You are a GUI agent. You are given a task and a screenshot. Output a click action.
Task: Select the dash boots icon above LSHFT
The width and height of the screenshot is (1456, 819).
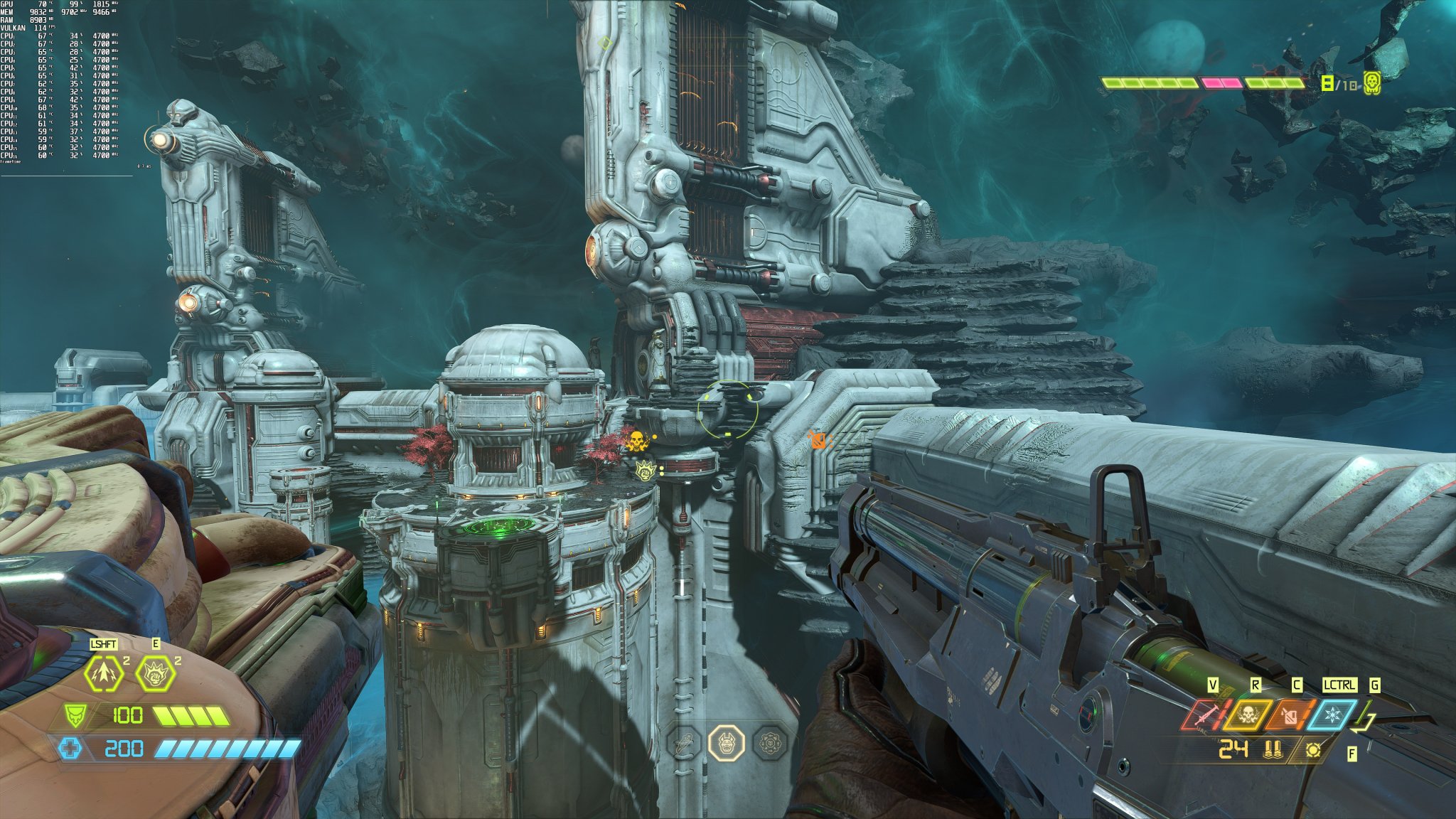pos(102,672)
